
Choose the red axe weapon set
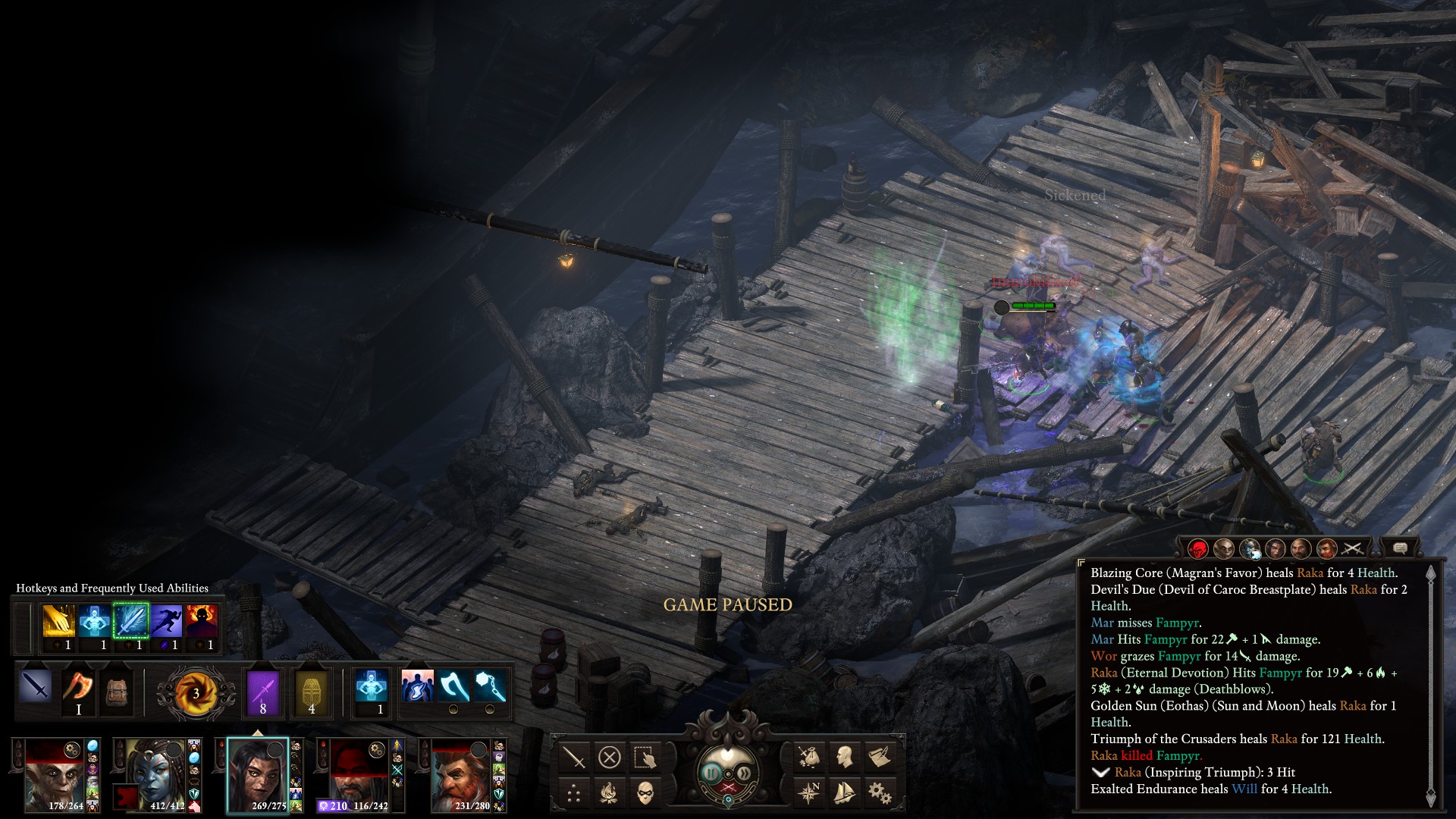(x=78, y=688)
